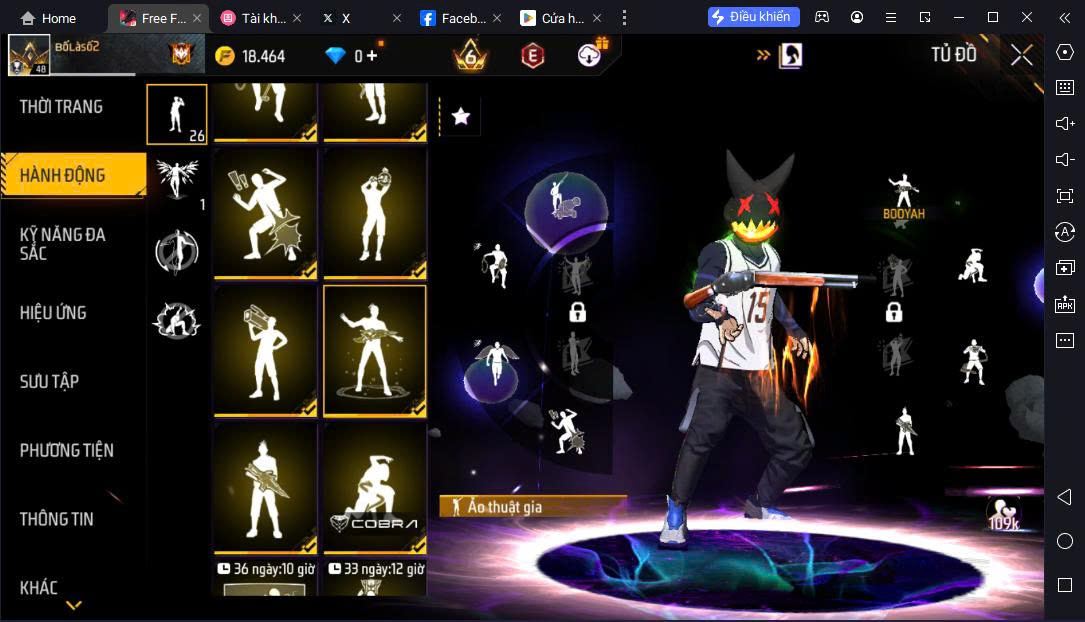The height and width of the screenshot is (622, 1085).
Task: Open the Sưu Tập section
Action: tap(49, 382)
